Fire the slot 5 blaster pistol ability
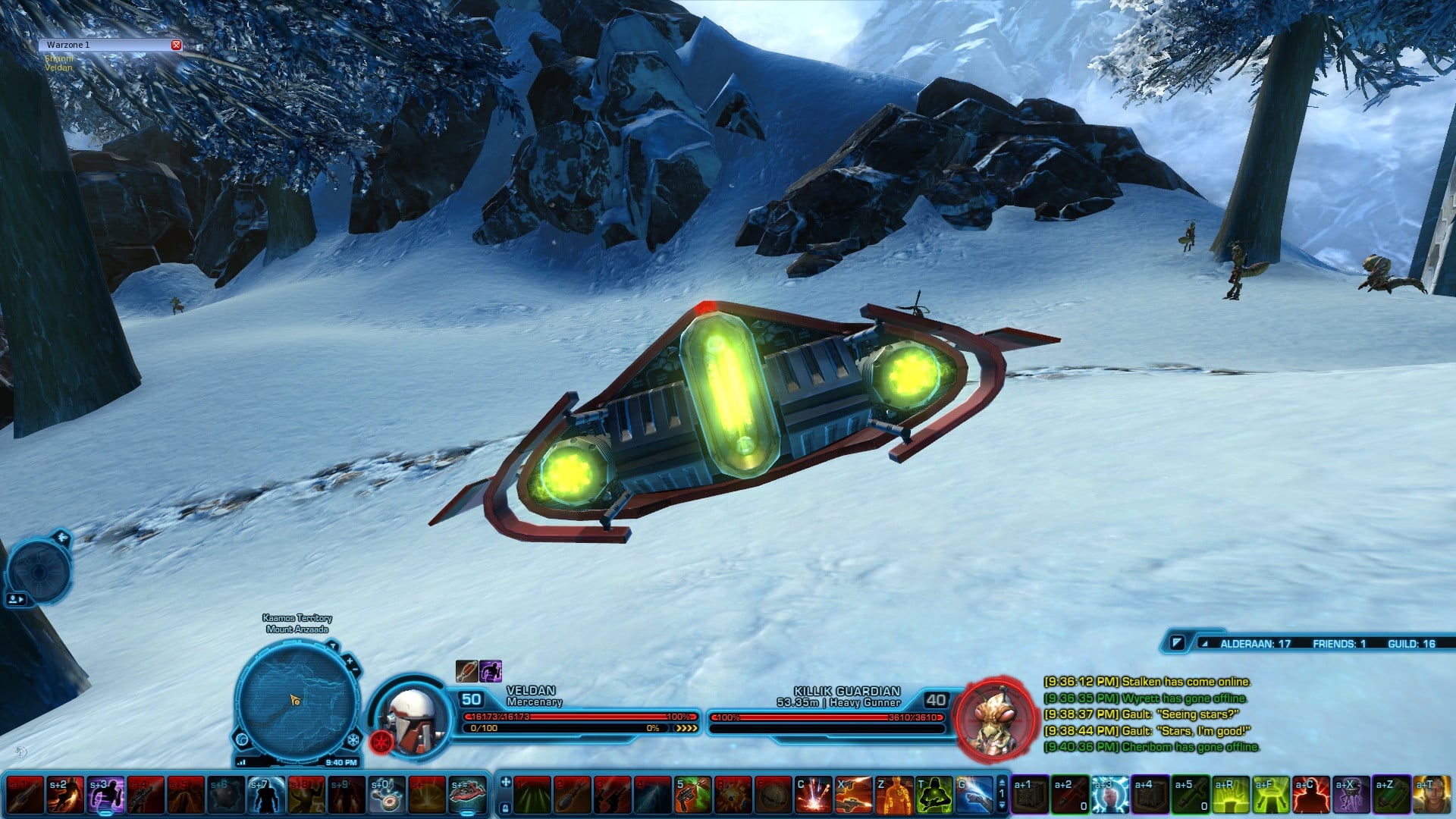This screenshot has width=1456, height=819. (x=692, y=795)
